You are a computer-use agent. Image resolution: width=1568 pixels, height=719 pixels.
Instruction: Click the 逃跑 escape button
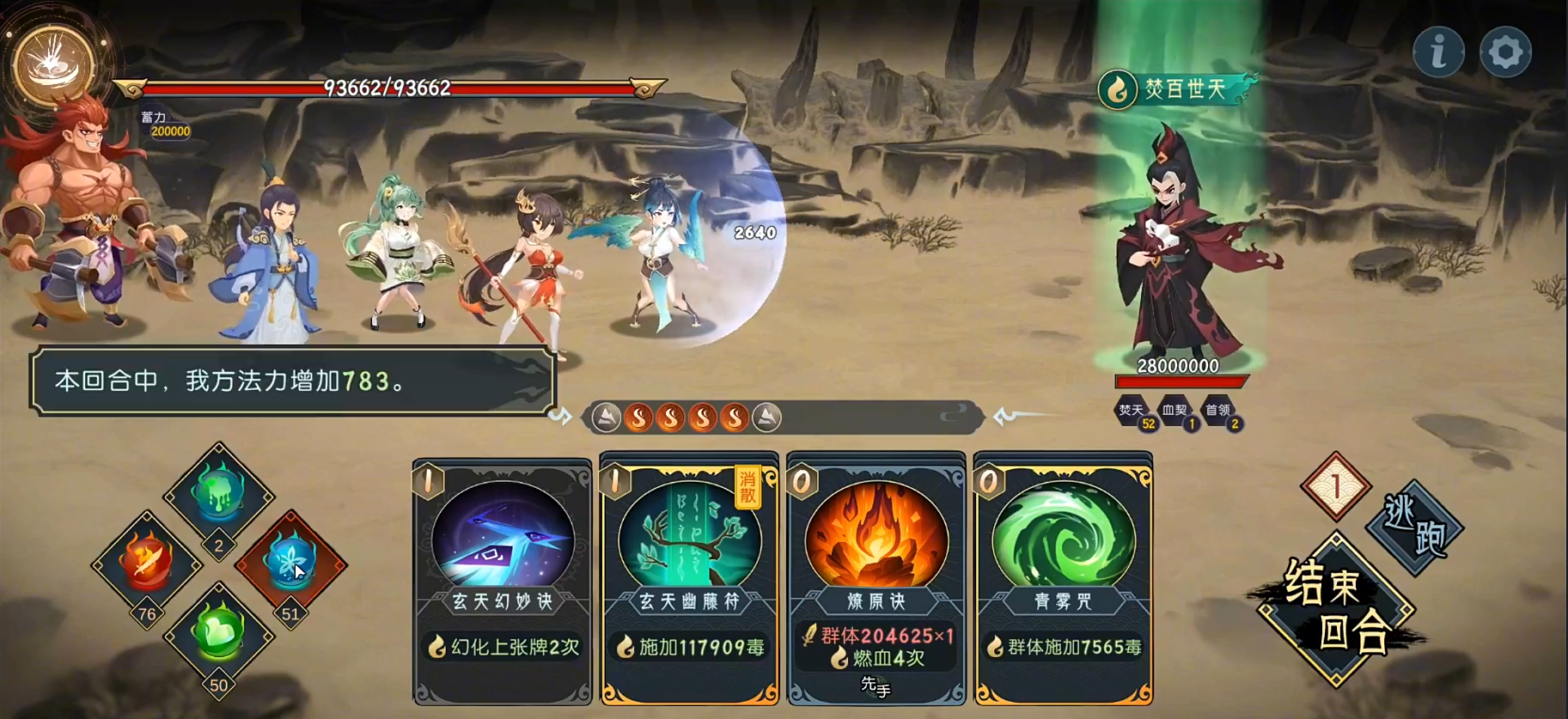point(1414,526)
